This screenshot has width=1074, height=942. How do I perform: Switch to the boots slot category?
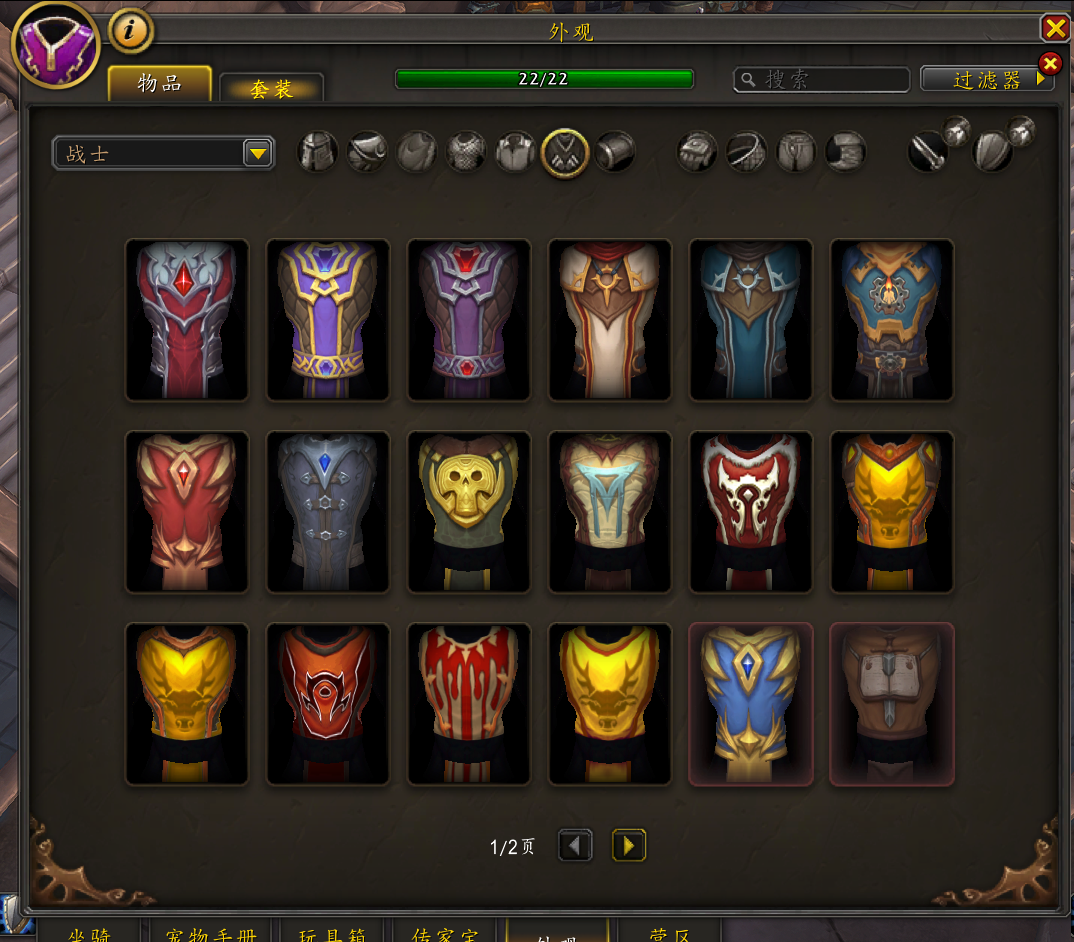click(x=845, y=152)
